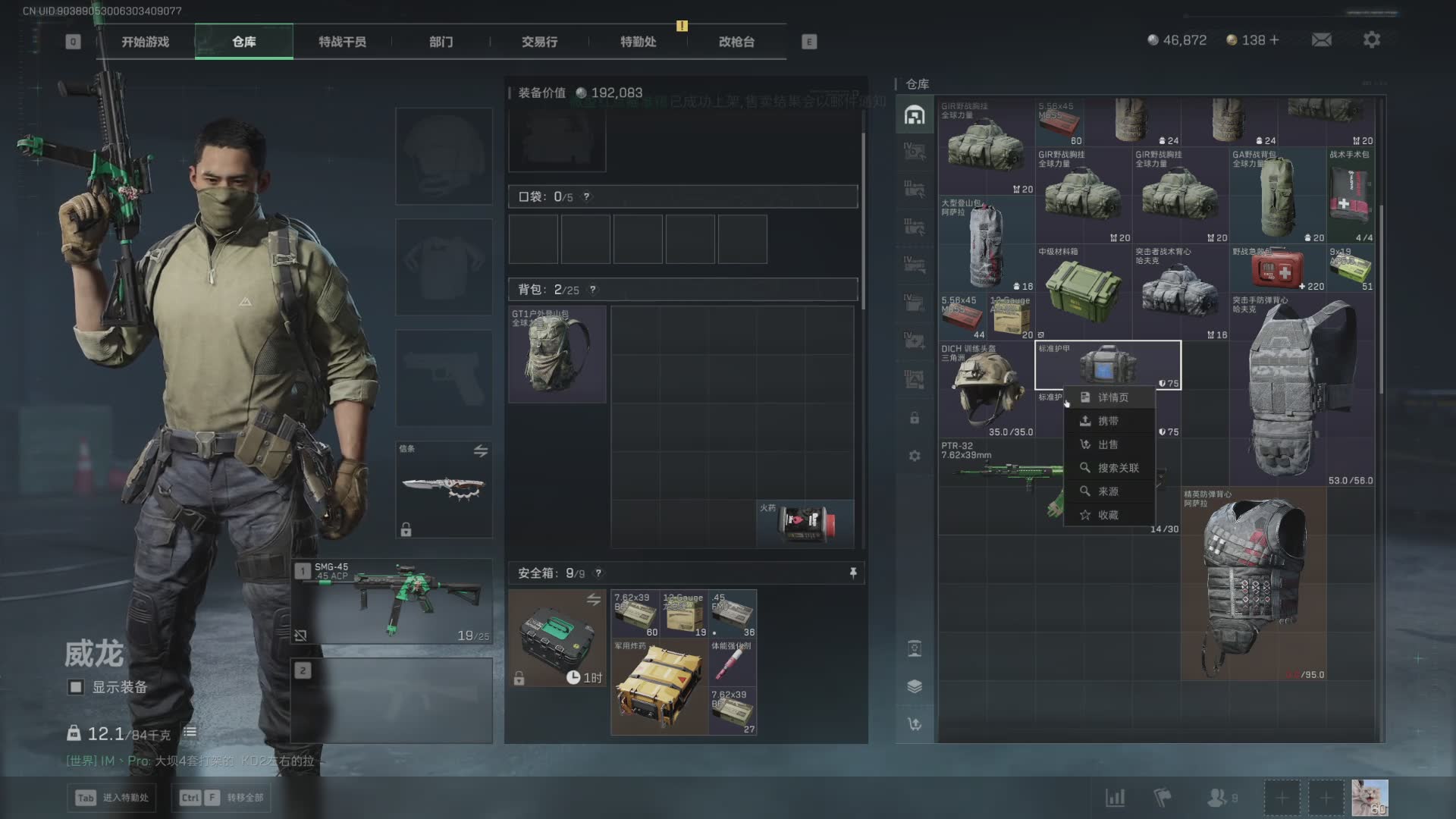Open the settings gear icon
This screenshot has height=819, width=1456.
click(x=1371, y=39)
